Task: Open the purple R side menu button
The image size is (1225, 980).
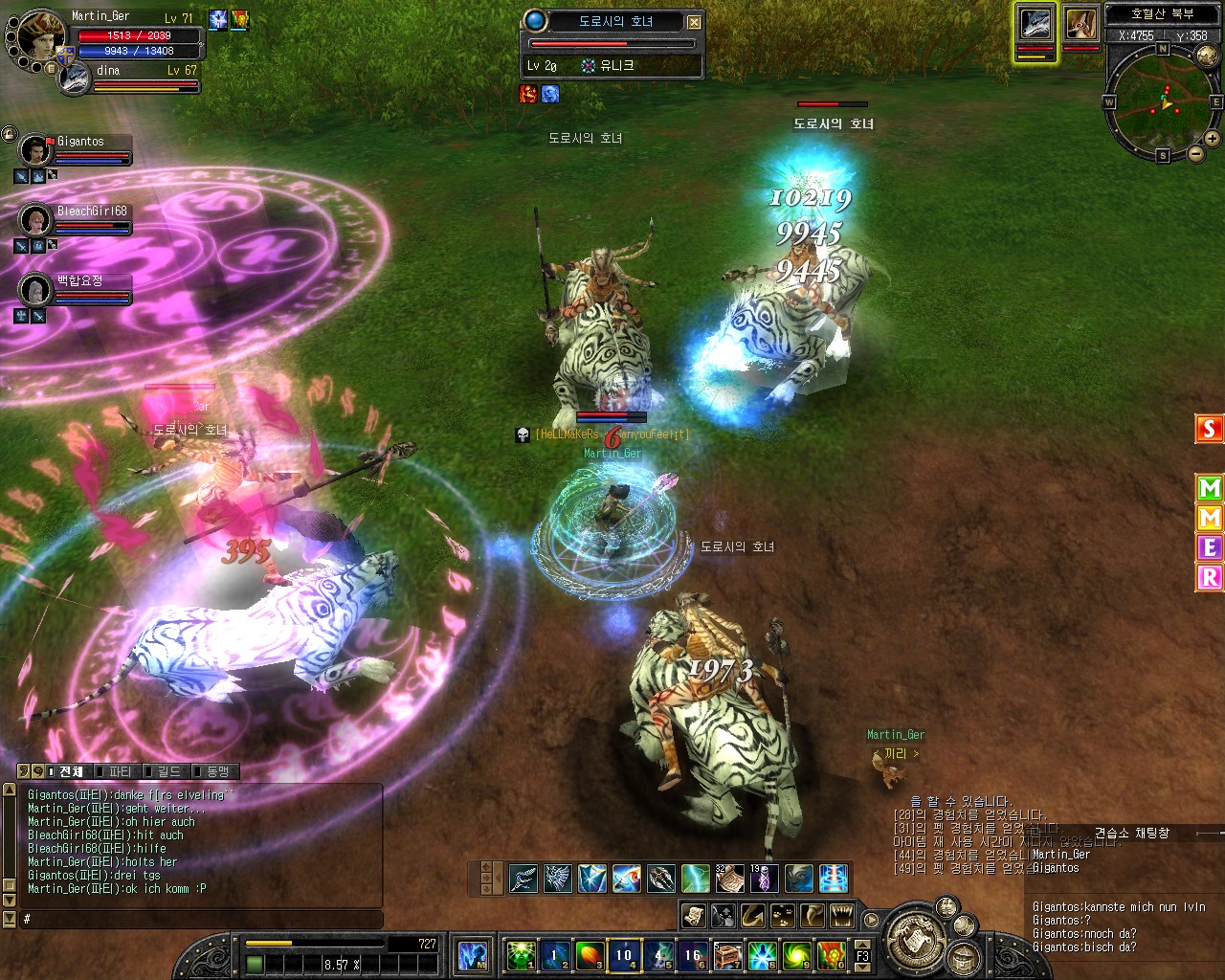Action: click(x=1210, y=577)
